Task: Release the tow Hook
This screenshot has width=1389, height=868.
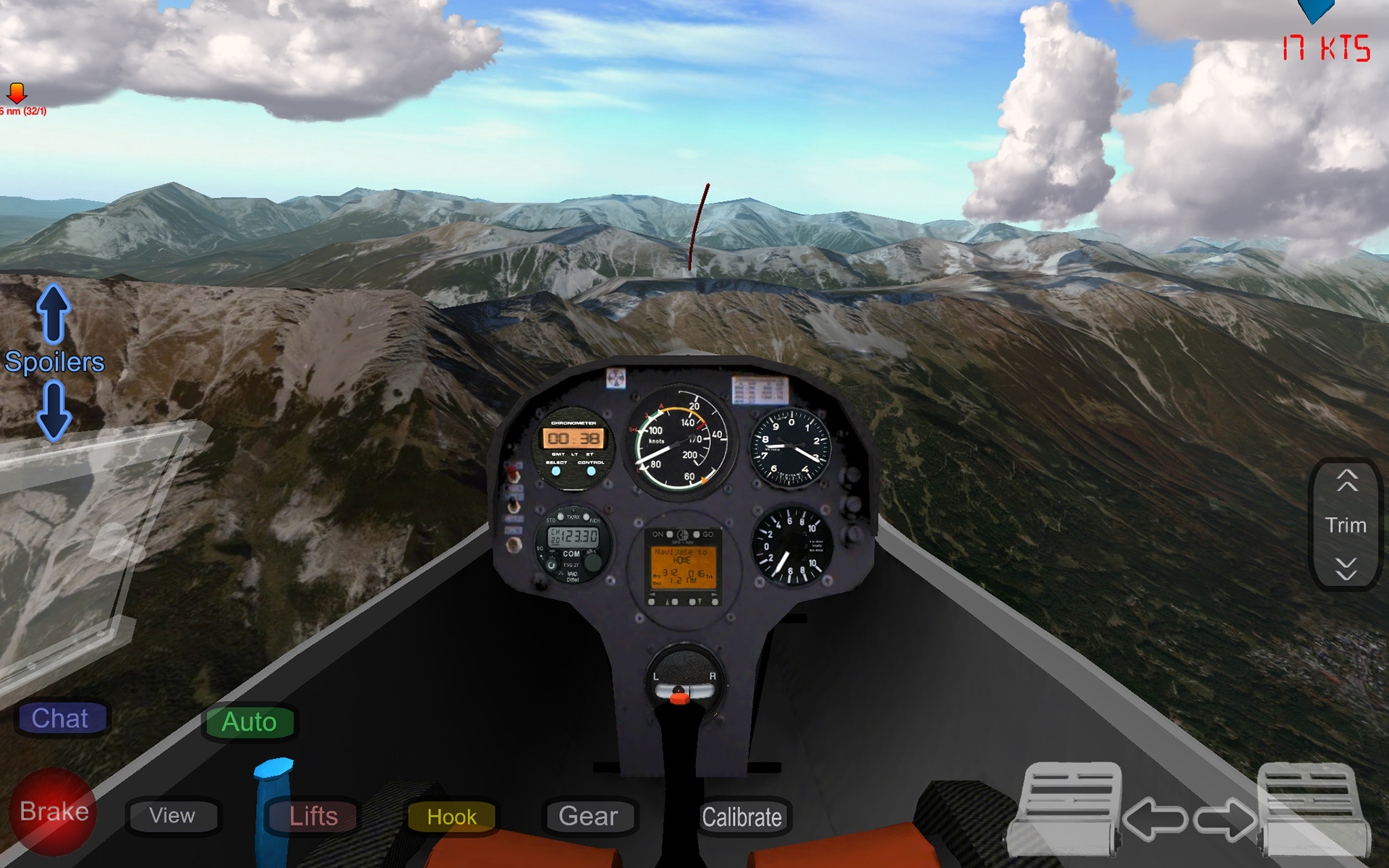Action: click(x=451, y=817)
